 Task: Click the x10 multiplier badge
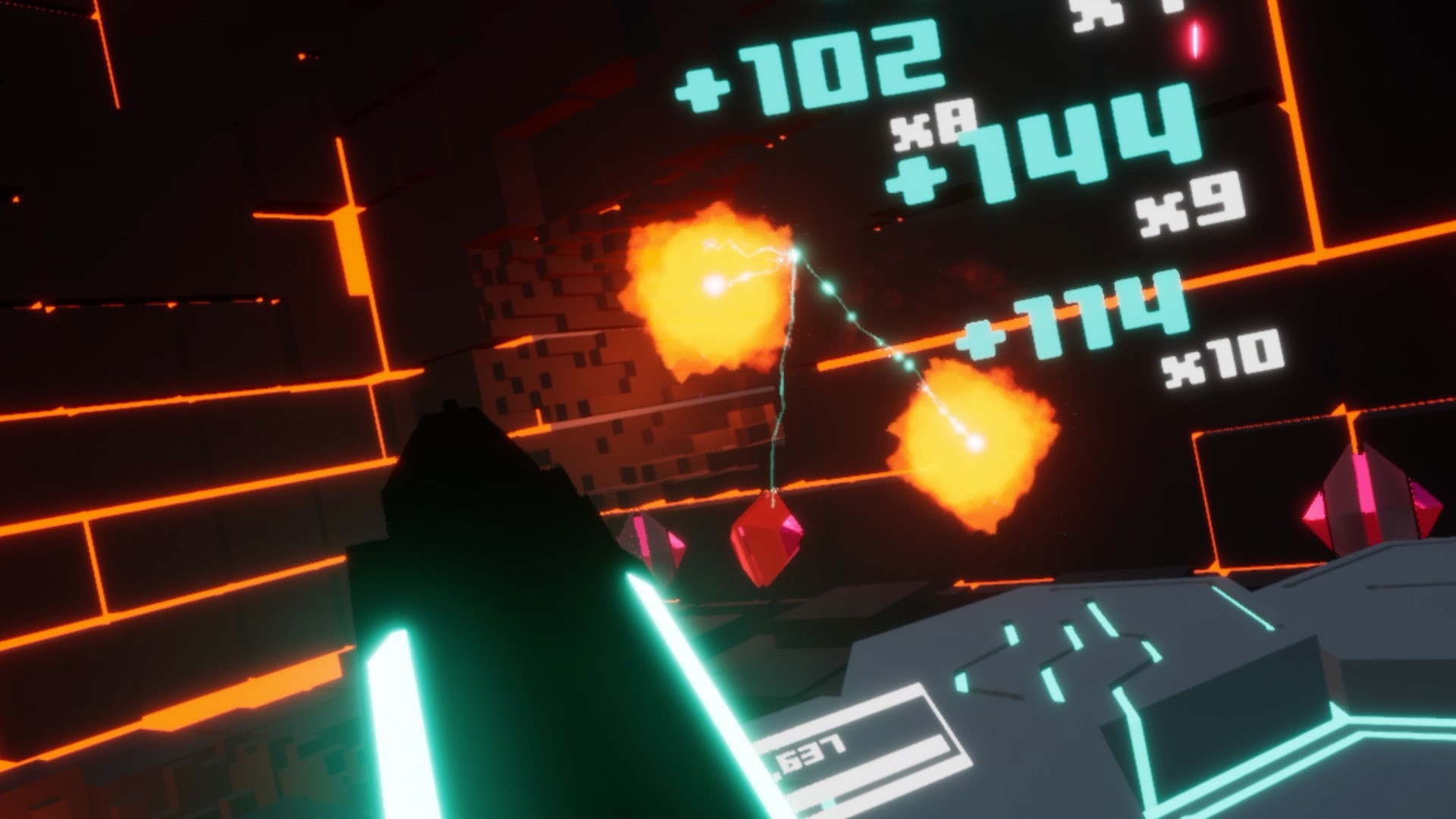tap(1228, 353)
